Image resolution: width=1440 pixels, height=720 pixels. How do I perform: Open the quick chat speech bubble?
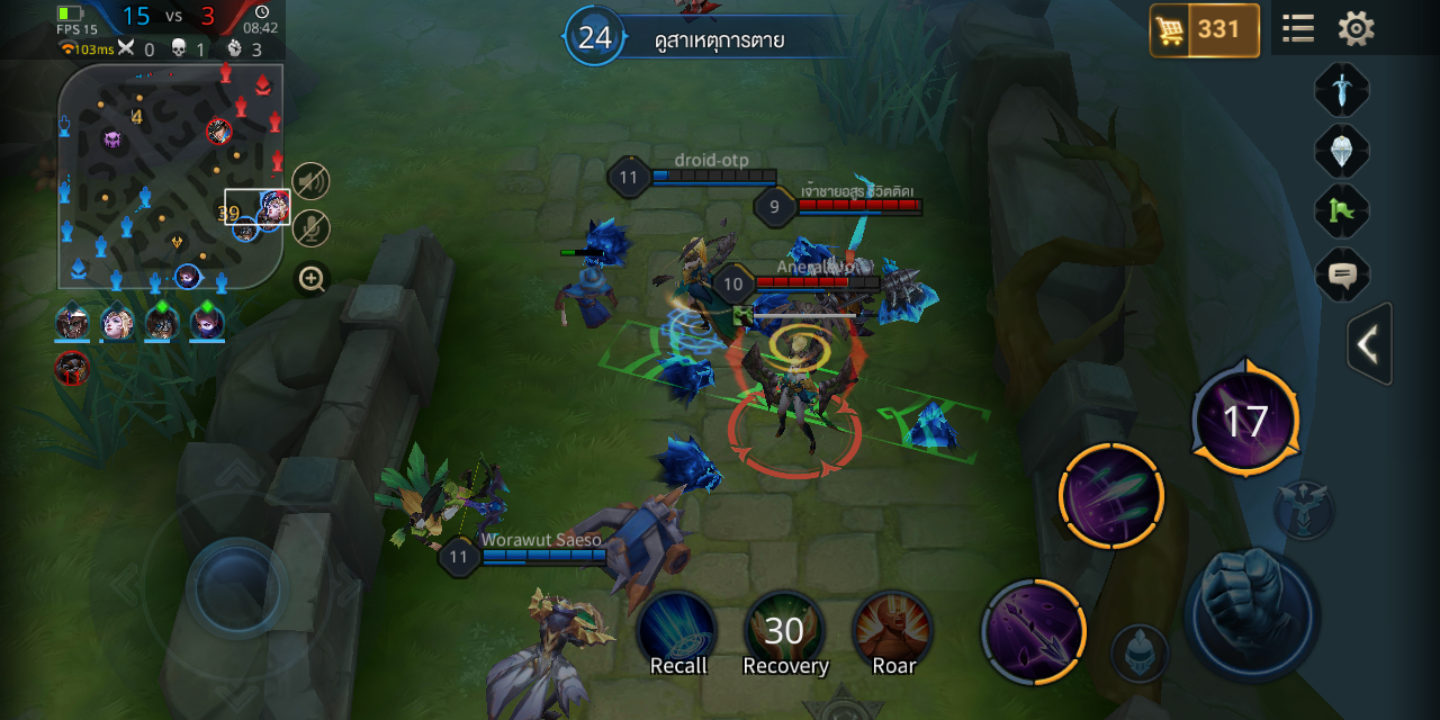(x=1341, y=274)
